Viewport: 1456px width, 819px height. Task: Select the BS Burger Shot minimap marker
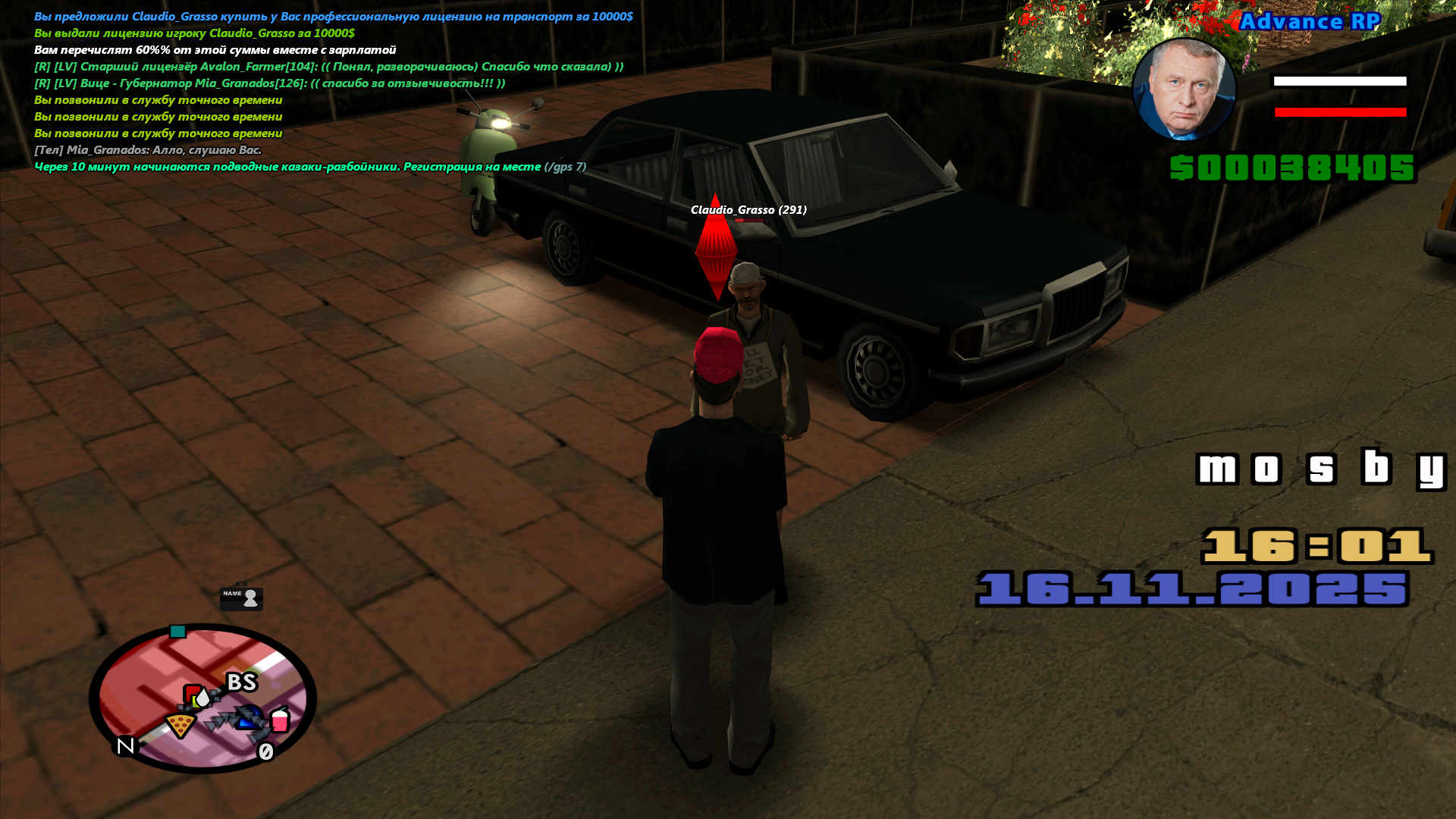click(x=242, y=682)
